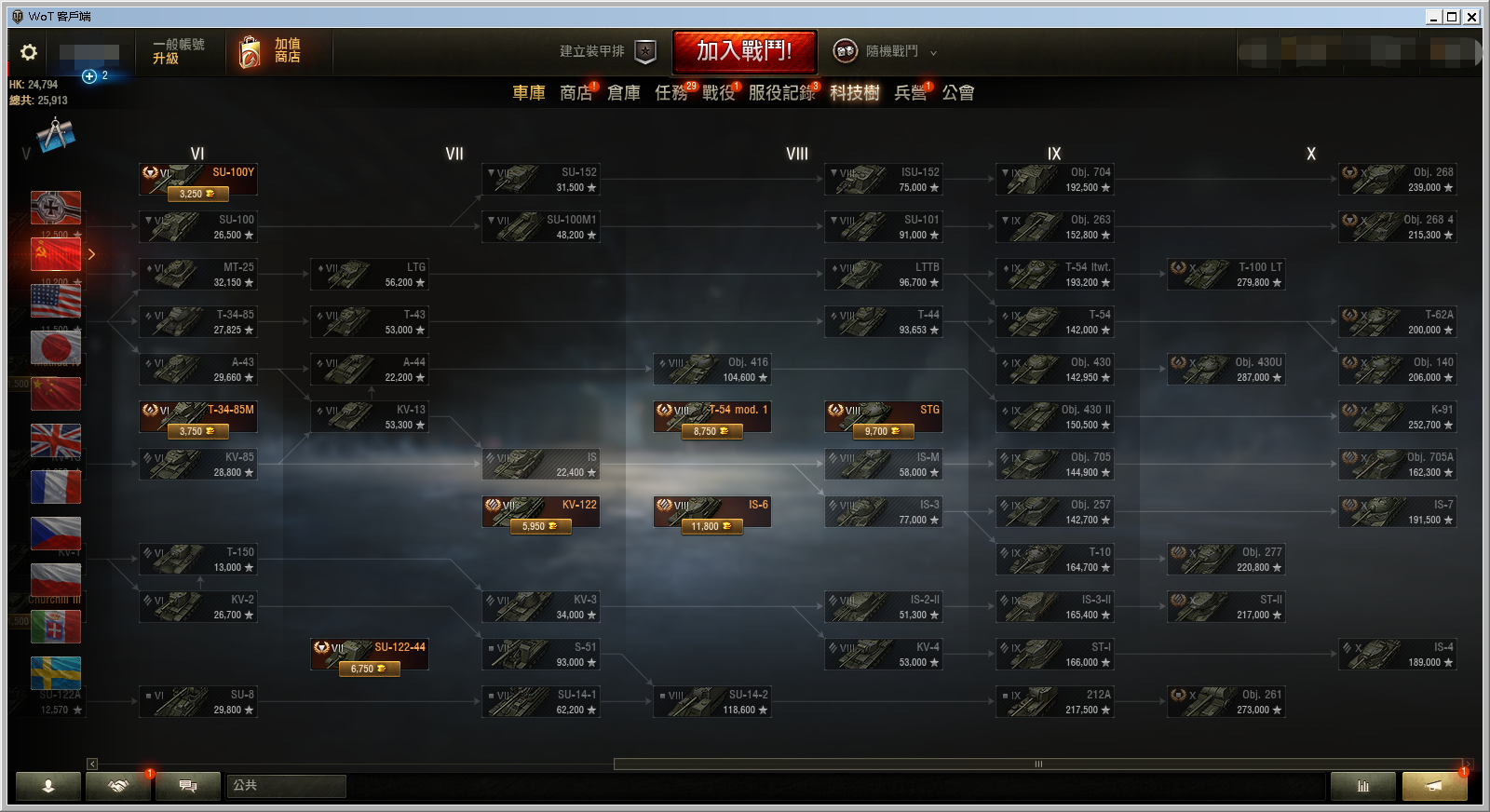Open the 兵營 barracks tab
Screen dimensions: 1490x812
tap(910, 92)
